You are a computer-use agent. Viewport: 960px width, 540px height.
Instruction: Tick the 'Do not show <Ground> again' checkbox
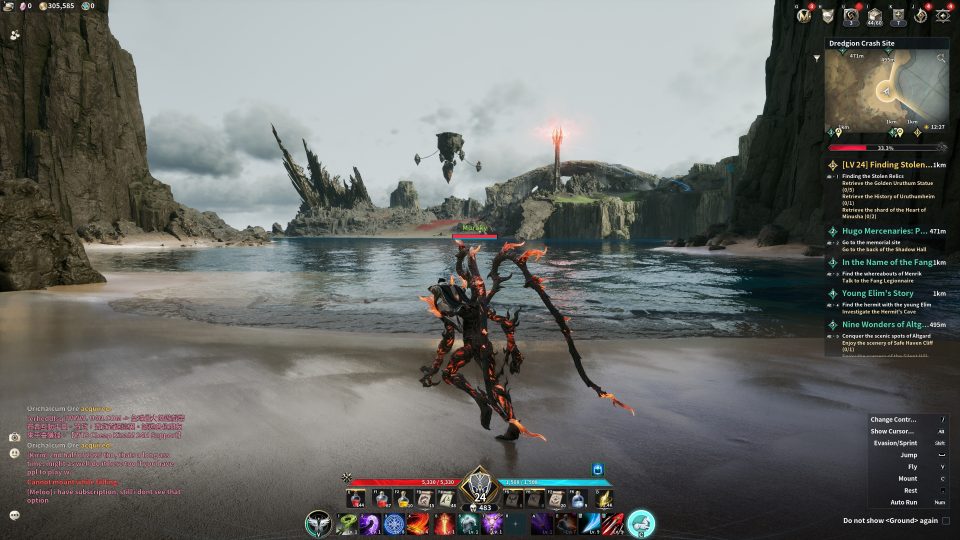point(945,520)
